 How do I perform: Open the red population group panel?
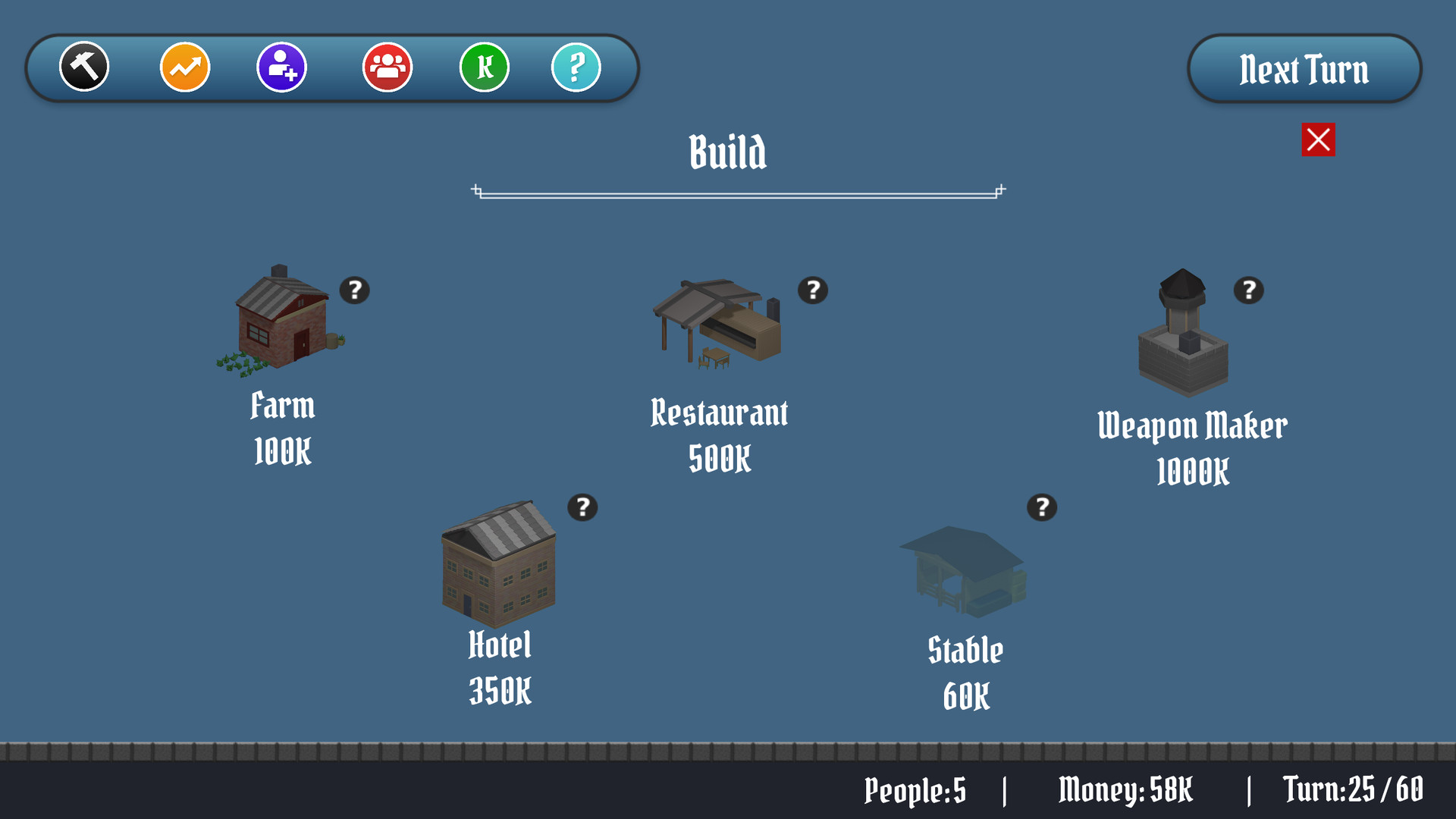click(x=387, y=67)
